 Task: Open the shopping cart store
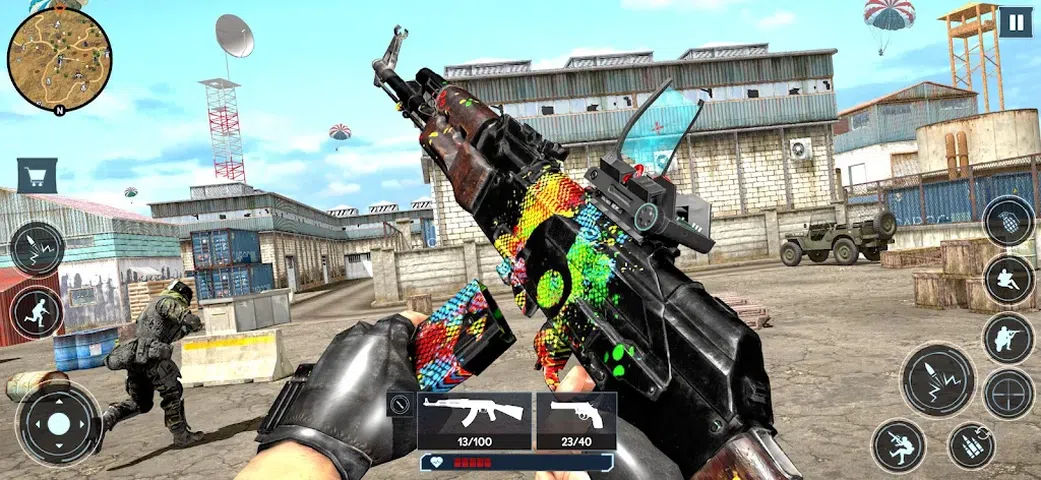click(37, 175)
